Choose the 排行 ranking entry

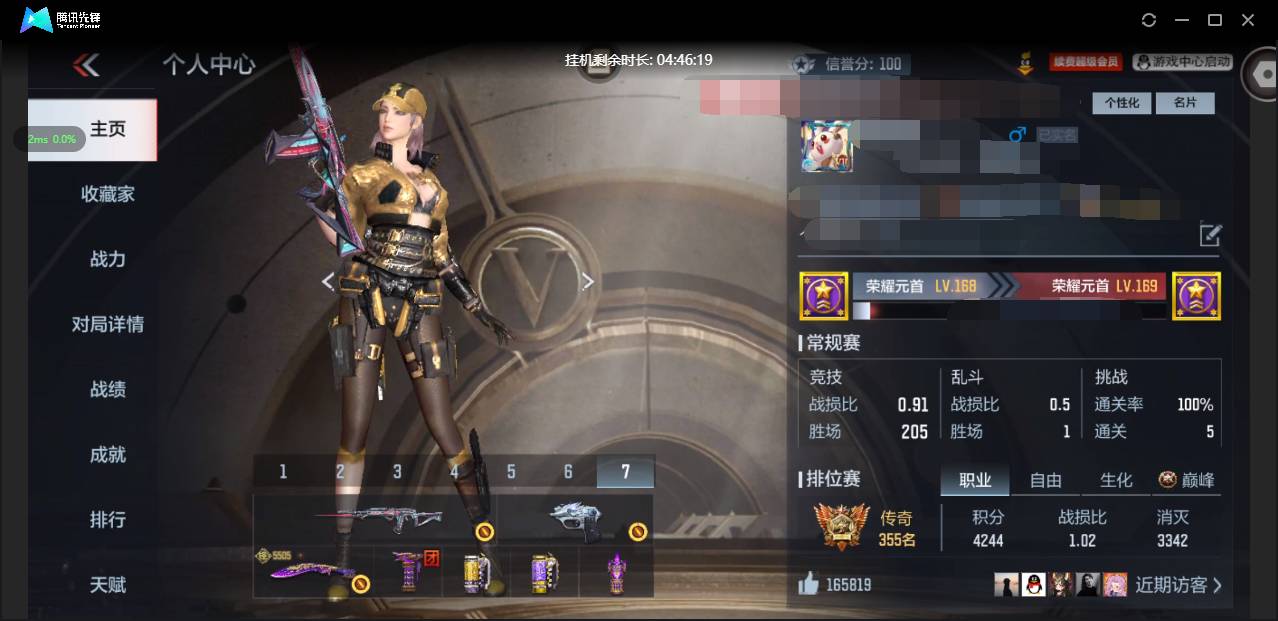[108, 519]
